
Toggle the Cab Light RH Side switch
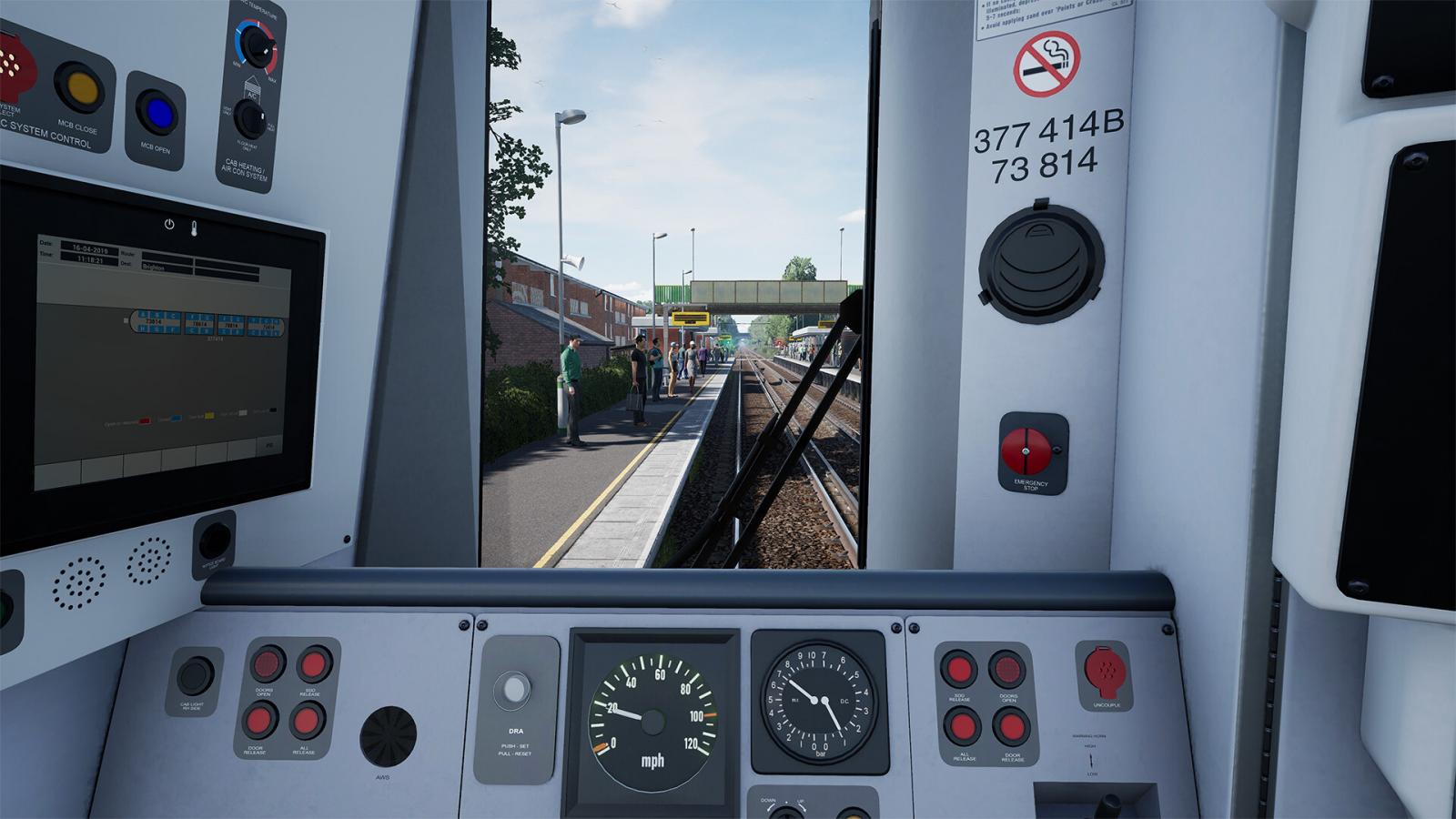tap(194, 676)
